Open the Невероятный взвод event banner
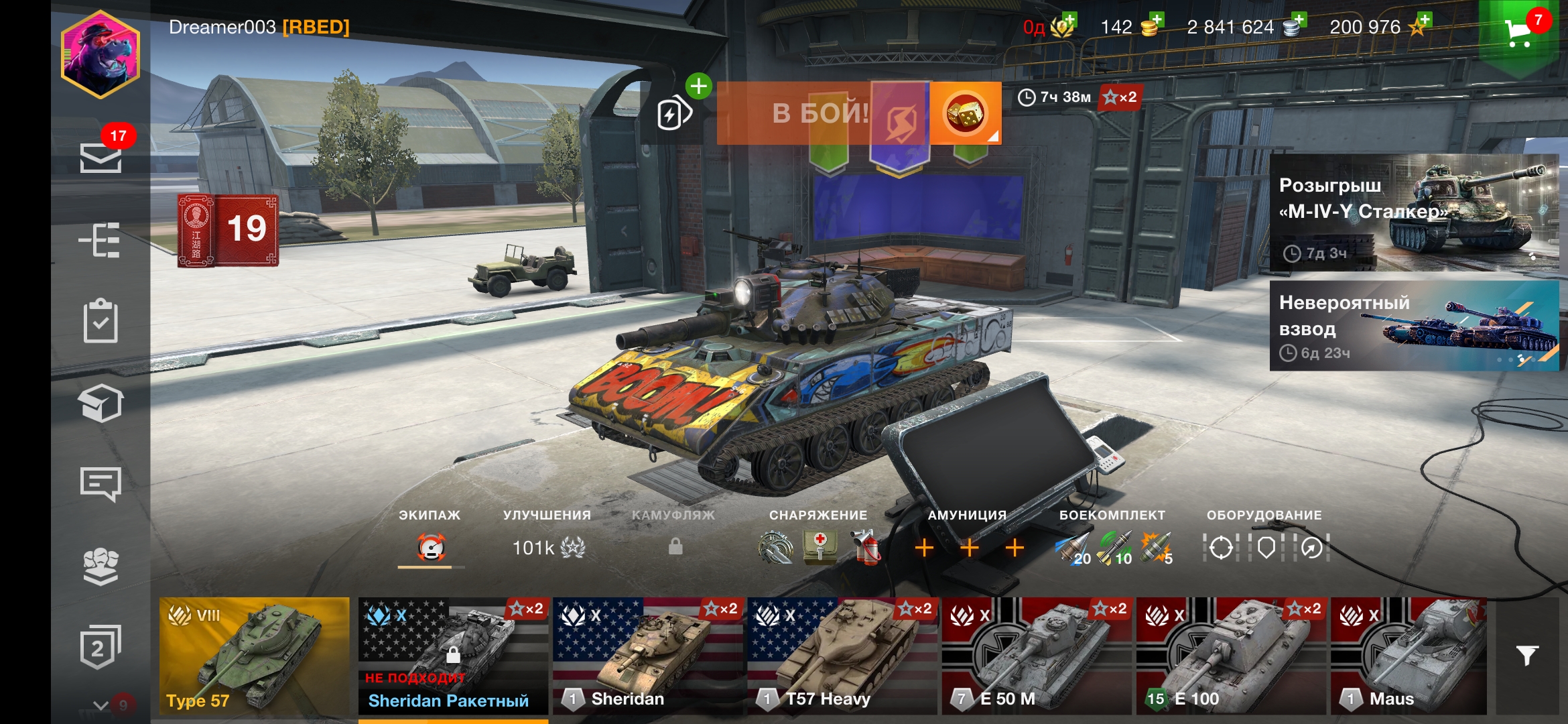This screenshot has height=724, width=1568. [1414, 326]
